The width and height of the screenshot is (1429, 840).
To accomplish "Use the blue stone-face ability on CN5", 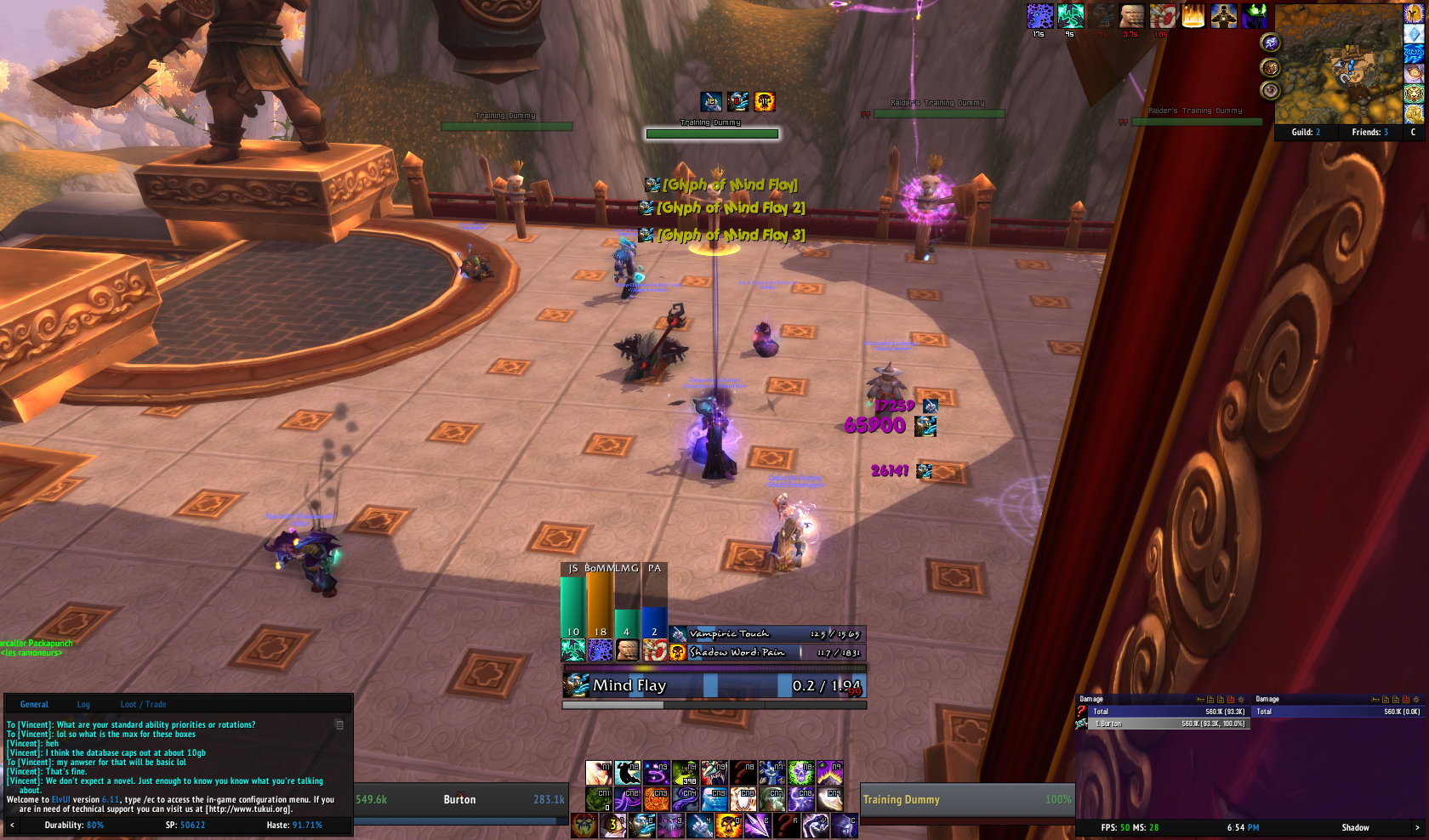I will tap(714, 799).
